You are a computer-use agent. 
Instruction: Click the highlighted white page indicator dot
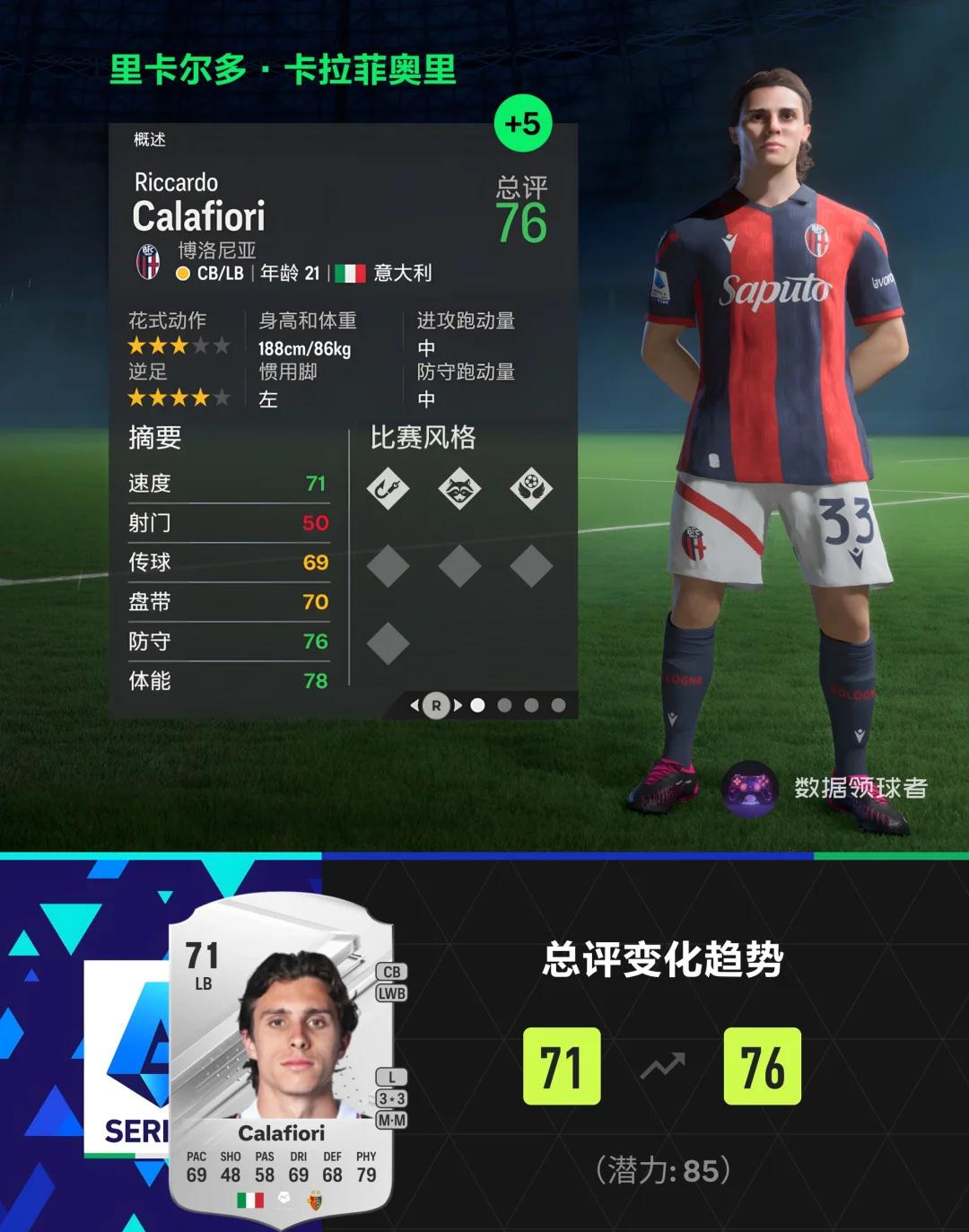click(x=478, y=705)
